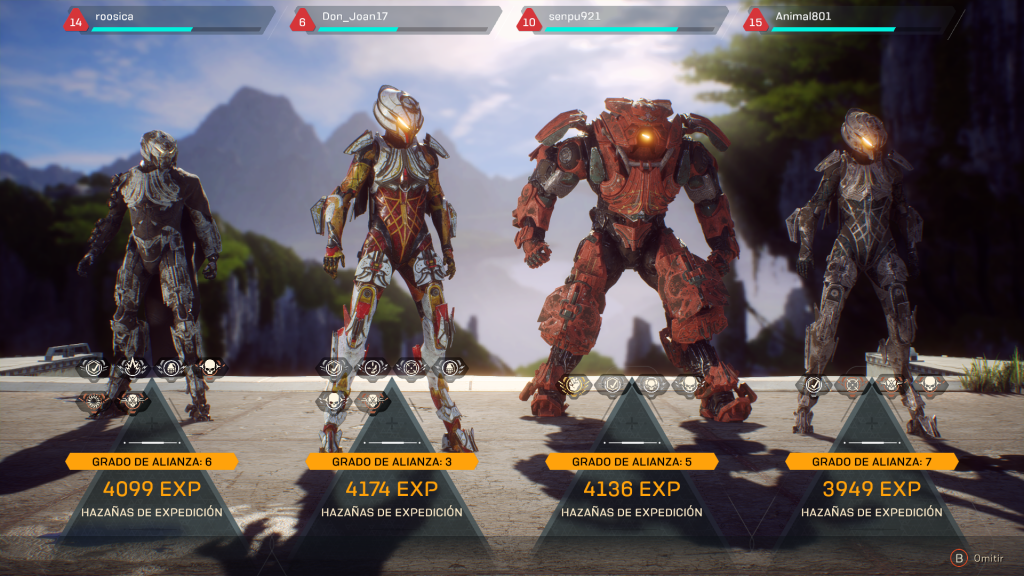
Task: Open Don_Joan17's player banner
Action: (x=397, y=19)
